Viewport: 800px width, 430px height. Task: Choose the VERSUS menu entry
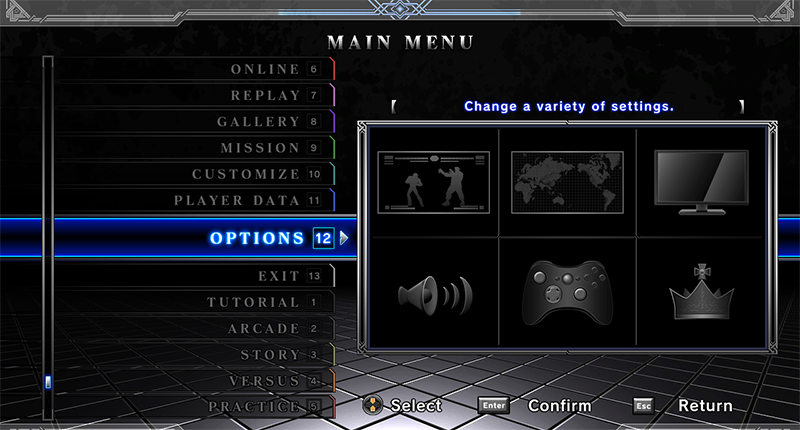pyautogui.click(x=264, y=381)
